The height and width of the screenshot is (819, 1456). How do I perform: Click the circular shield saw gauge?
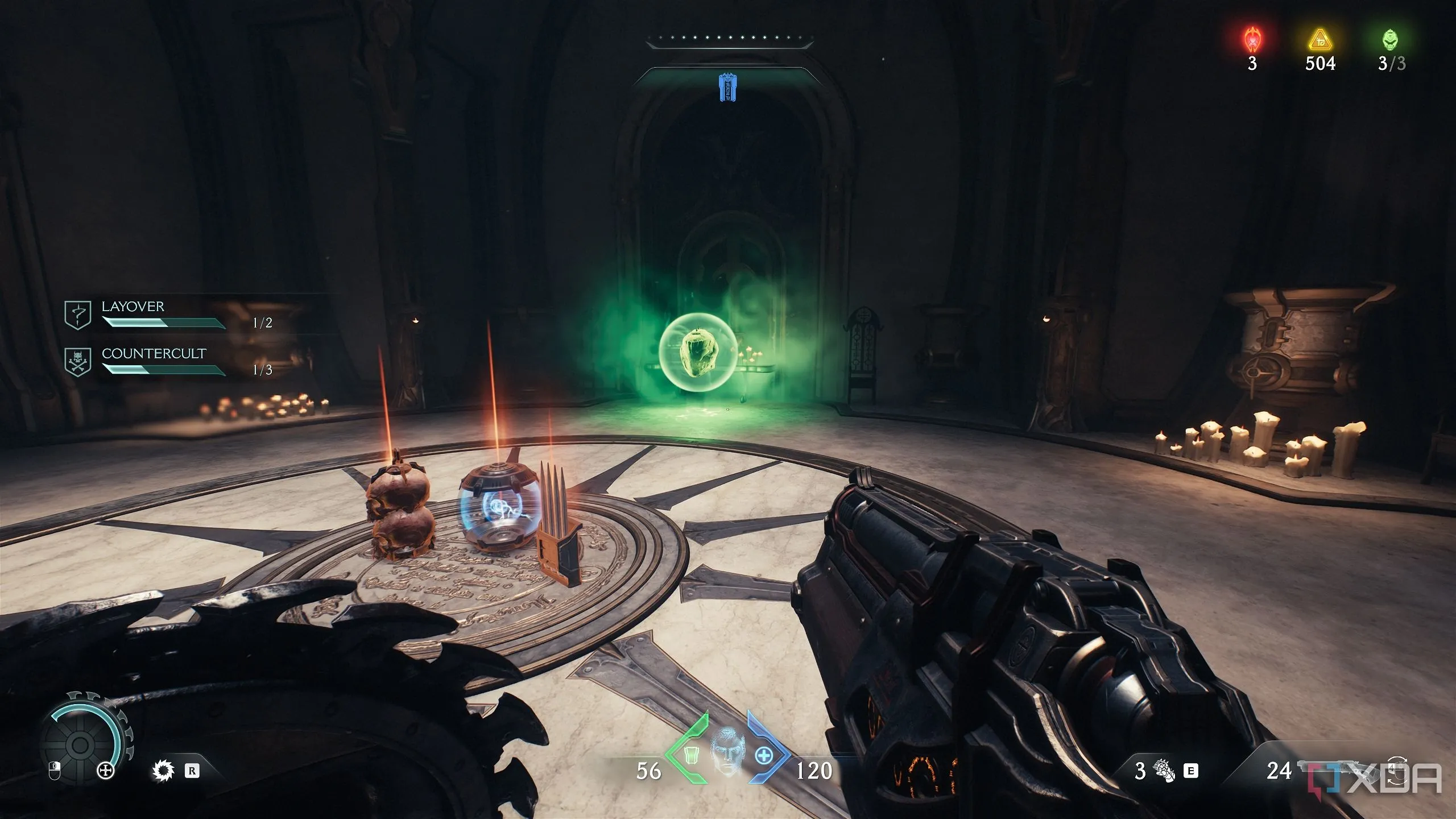[x=80, y=745]
